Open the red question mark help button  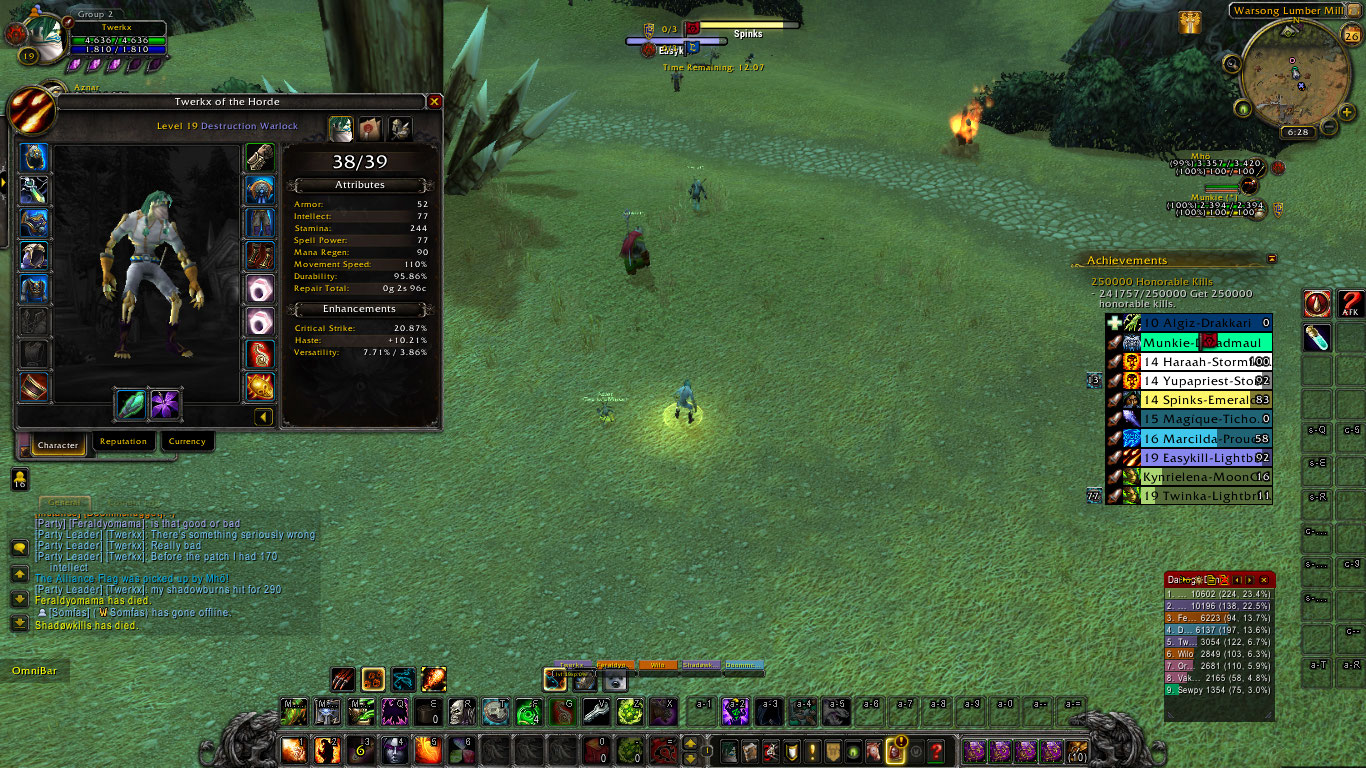(936, 750)
